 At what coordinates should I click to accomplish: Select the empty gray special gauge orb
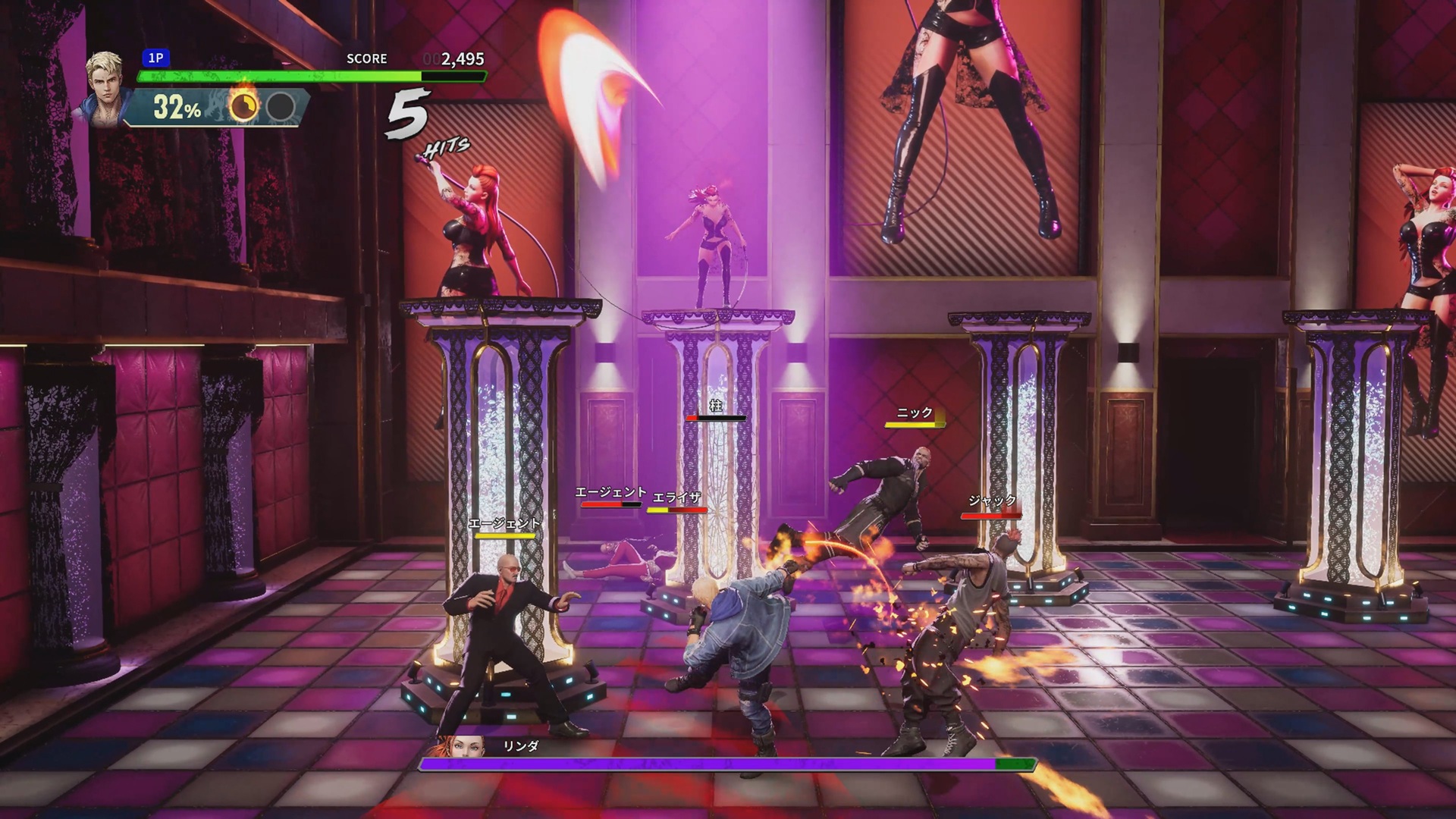pyautogui.click(x=281, y=107)
